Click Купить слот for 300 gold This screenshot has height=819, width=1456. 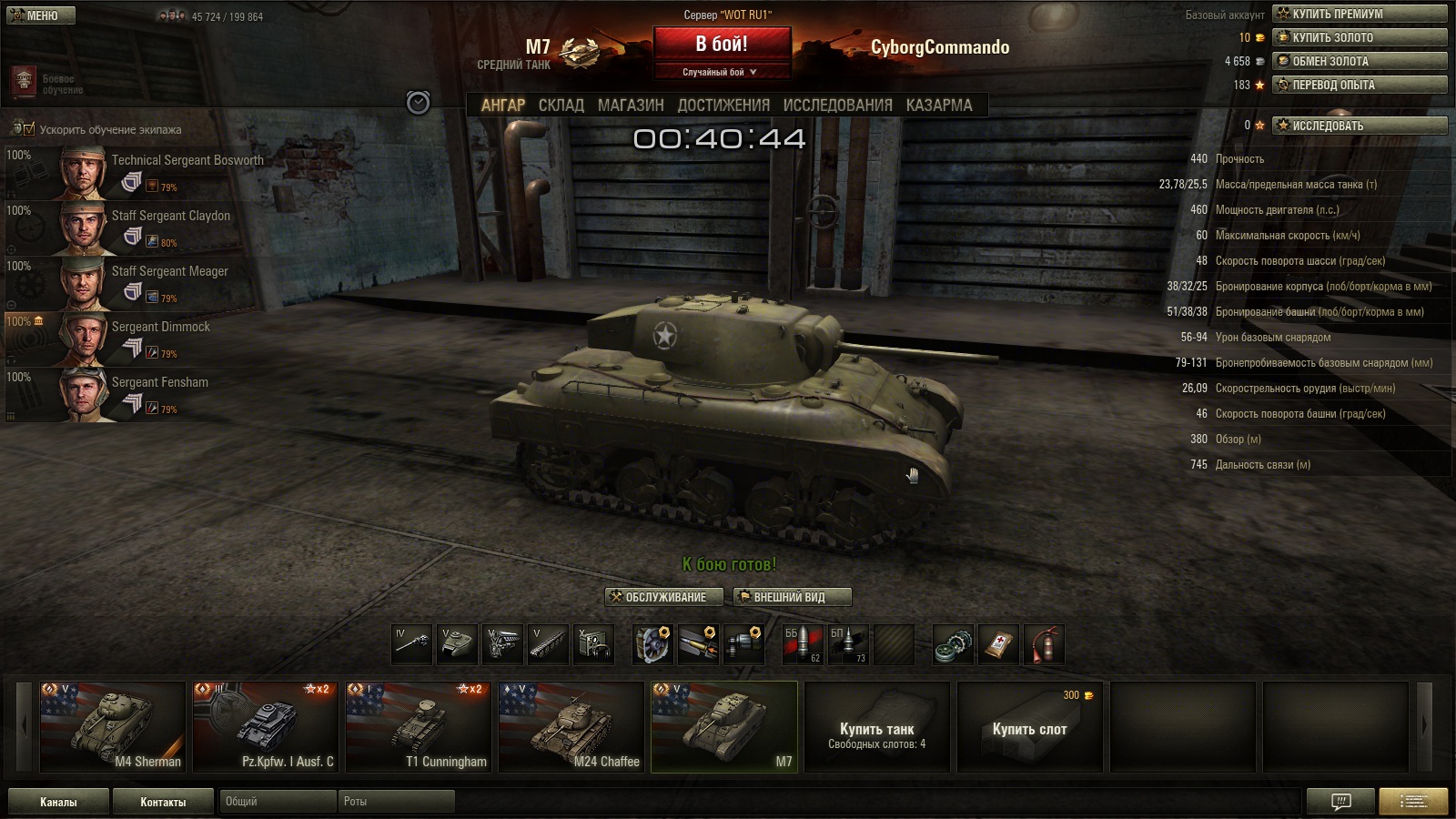[1029, 728]
